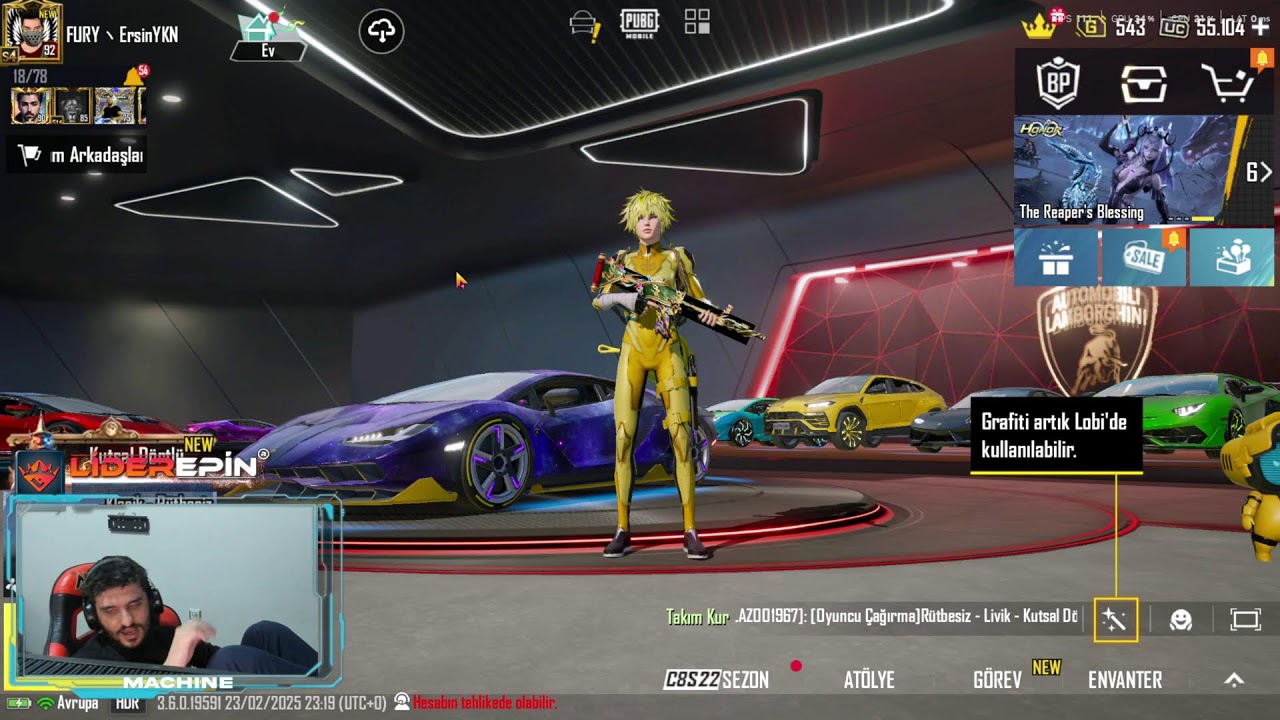The width and height of the screenshot is (1280, 720).
Task: Activate the graffiti spray button
Action: [1115, 620]
